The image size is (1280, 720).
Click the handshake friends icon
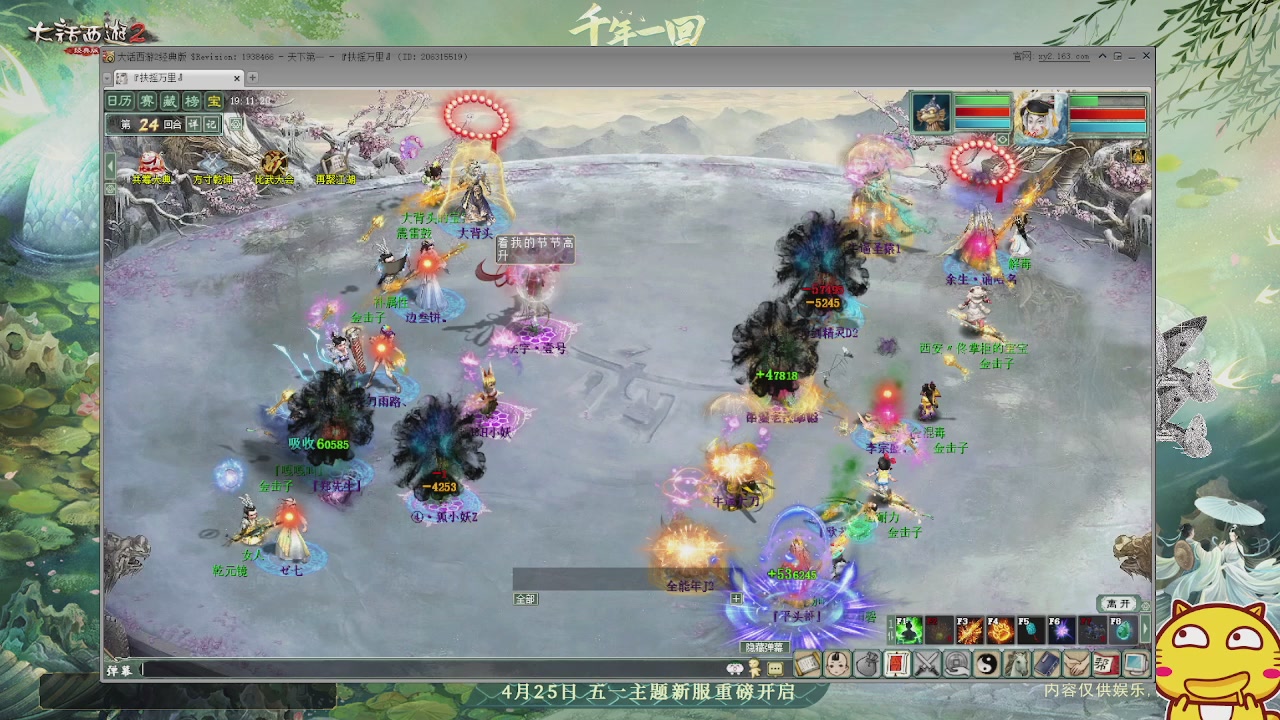pos(1076,665)
